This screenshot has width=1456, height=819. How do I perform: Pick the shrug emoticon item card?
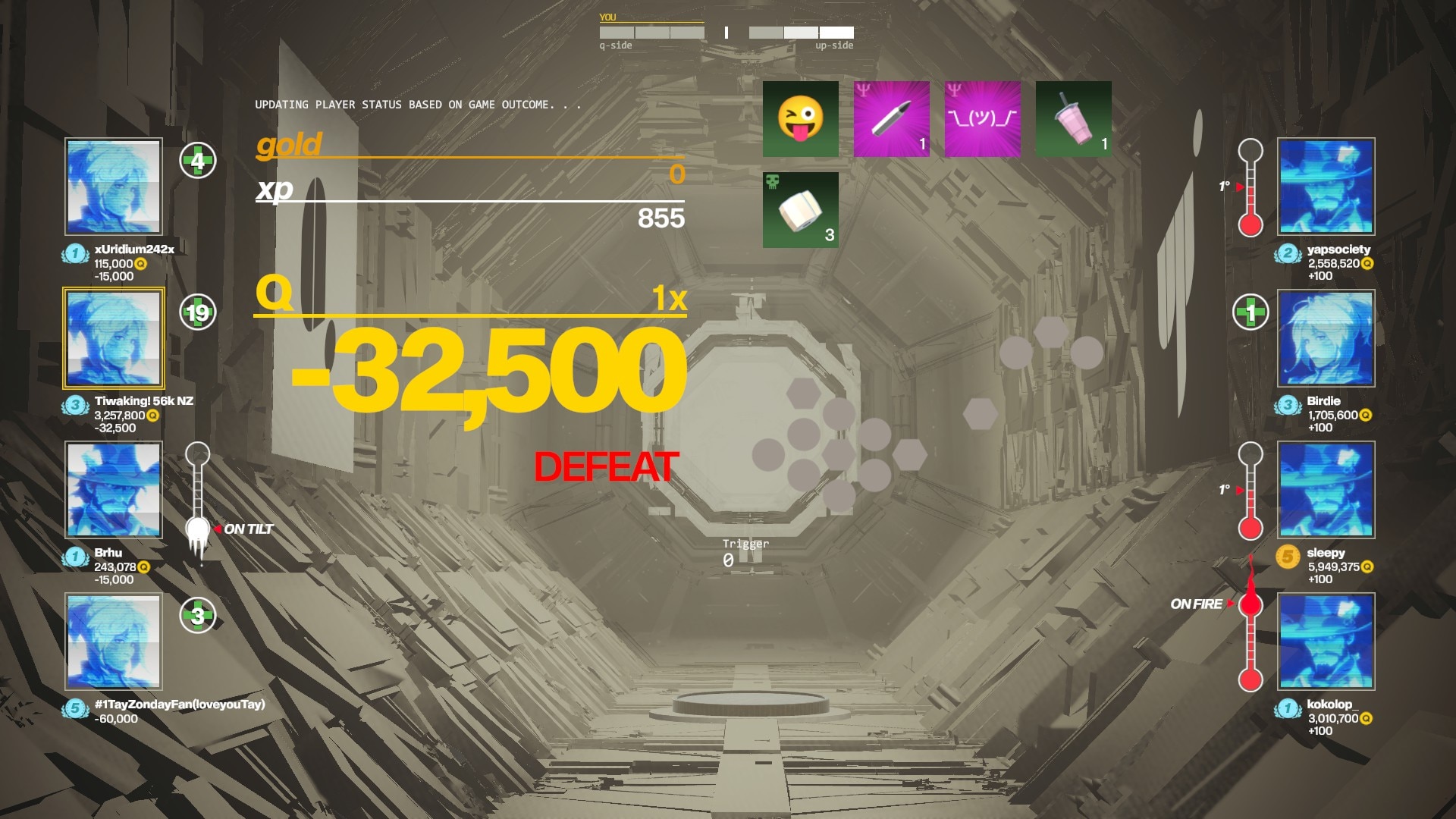tap(982, 119)
